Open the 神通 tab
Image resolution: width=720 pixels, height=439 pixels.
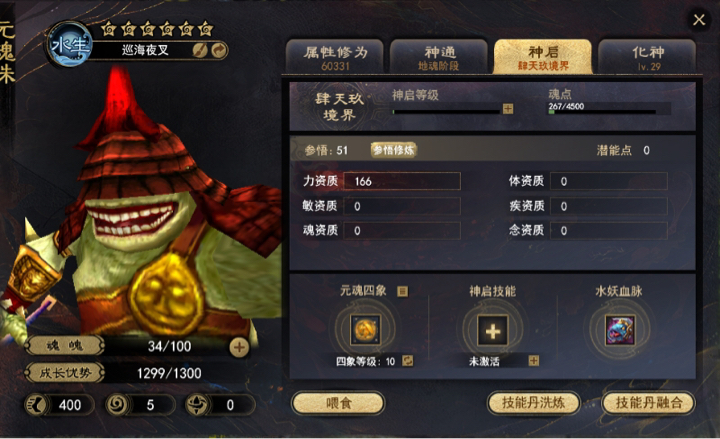click(438, 56)
